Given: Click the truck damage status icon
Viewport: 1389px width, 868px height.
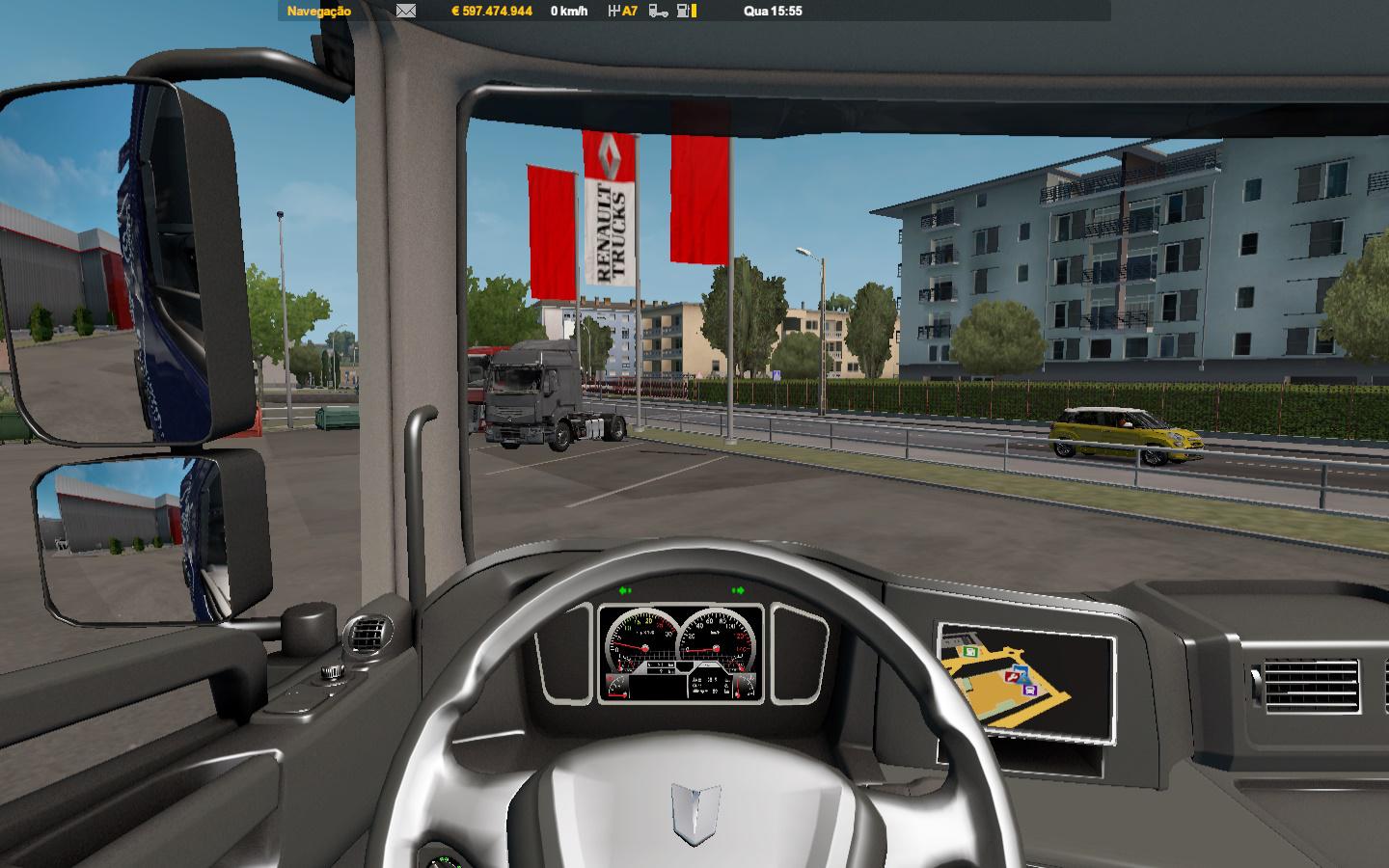Looking at the screenshot, I should [658, 12].
